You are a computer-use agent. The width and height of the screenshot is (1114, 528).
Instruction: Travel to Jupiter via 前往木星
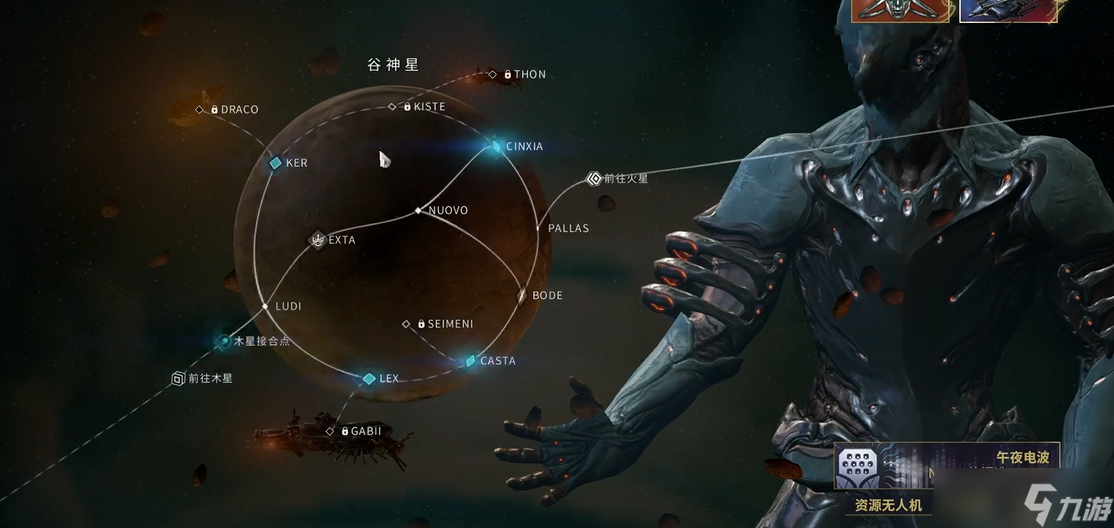point(178,379)
